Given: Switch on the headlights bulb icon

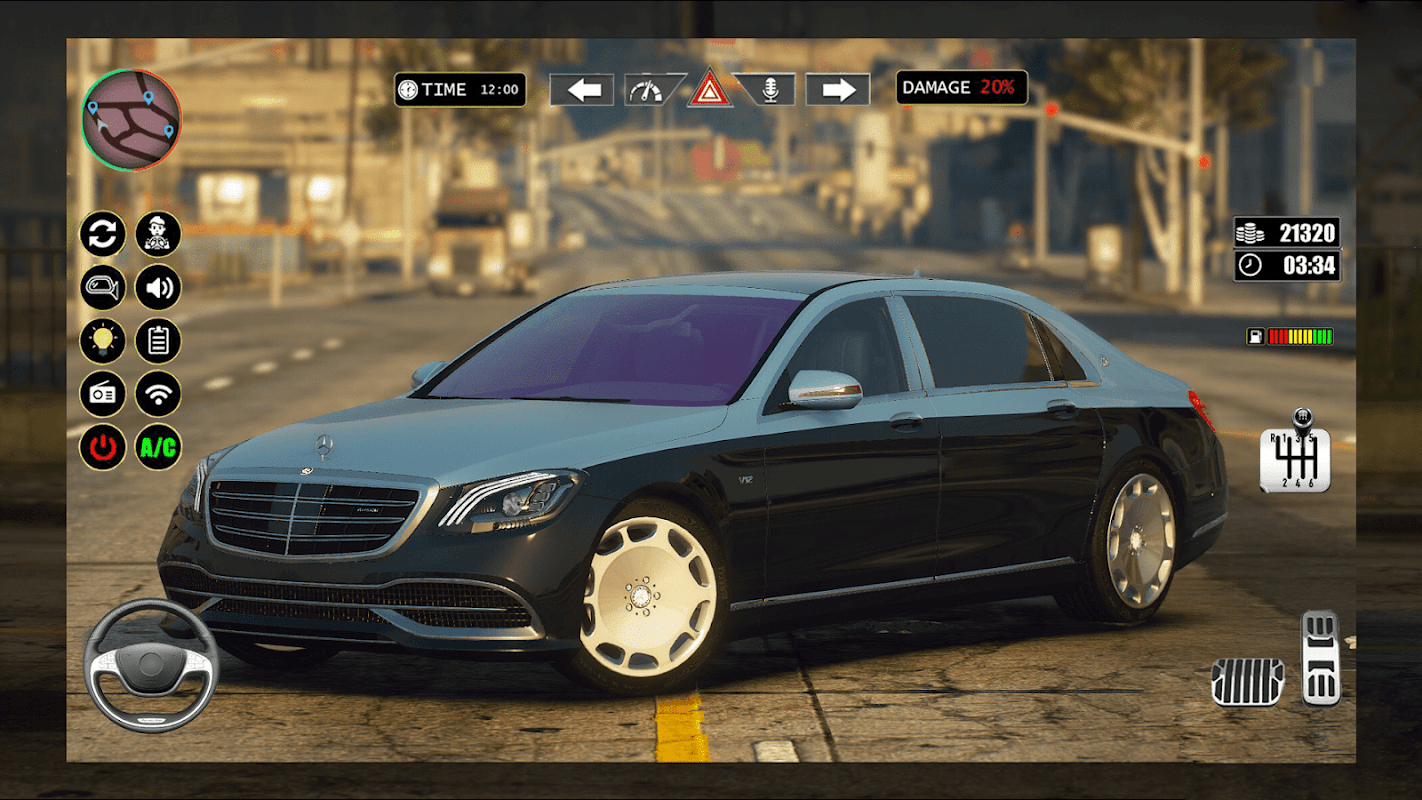Looking at the screenshot, I should click(x=103, y=341).
